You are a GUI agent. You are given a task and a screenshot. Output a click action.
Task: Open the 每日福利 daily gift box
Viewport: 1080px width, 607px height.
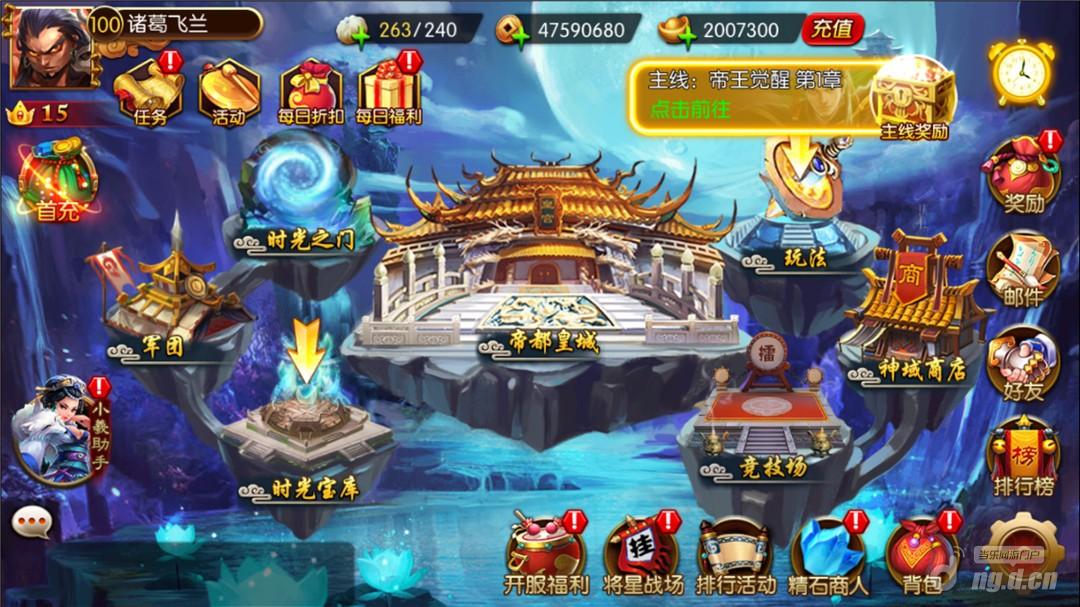[x=389, y=92]
